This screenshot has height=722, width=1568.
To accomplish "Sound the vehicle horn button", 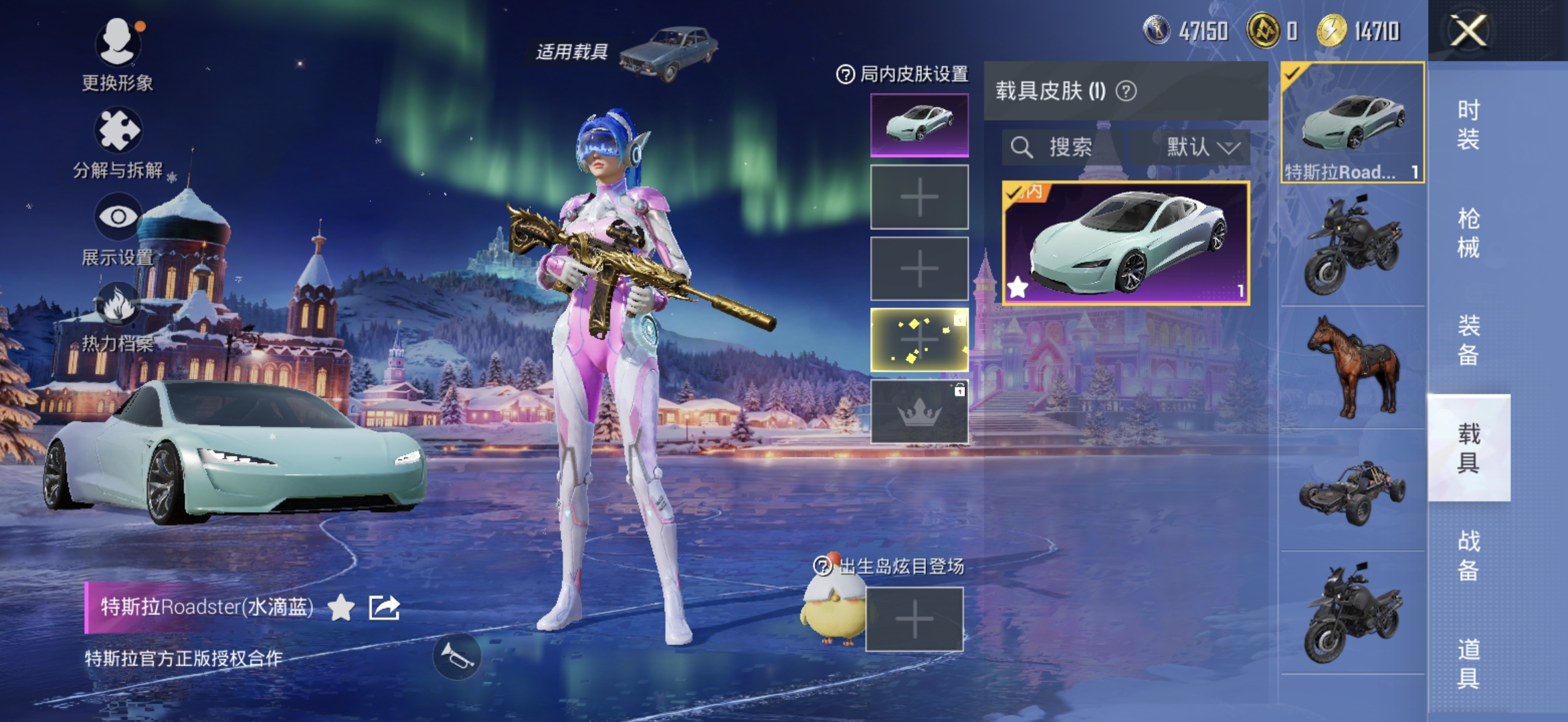I will click(x=457, y=657).
